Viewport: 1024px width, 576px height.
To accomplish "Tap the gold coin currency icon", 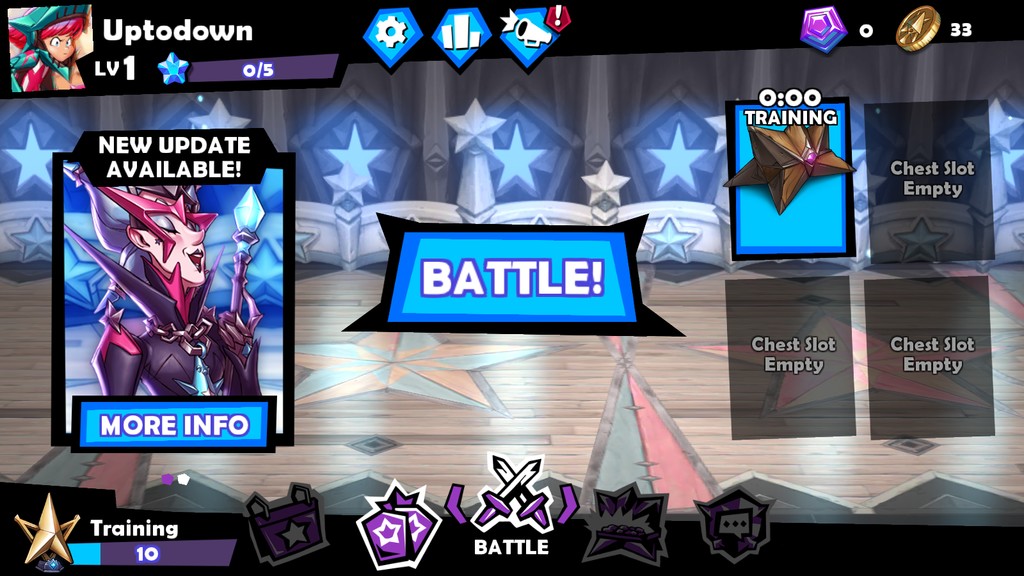I will (x=917, y=28).
